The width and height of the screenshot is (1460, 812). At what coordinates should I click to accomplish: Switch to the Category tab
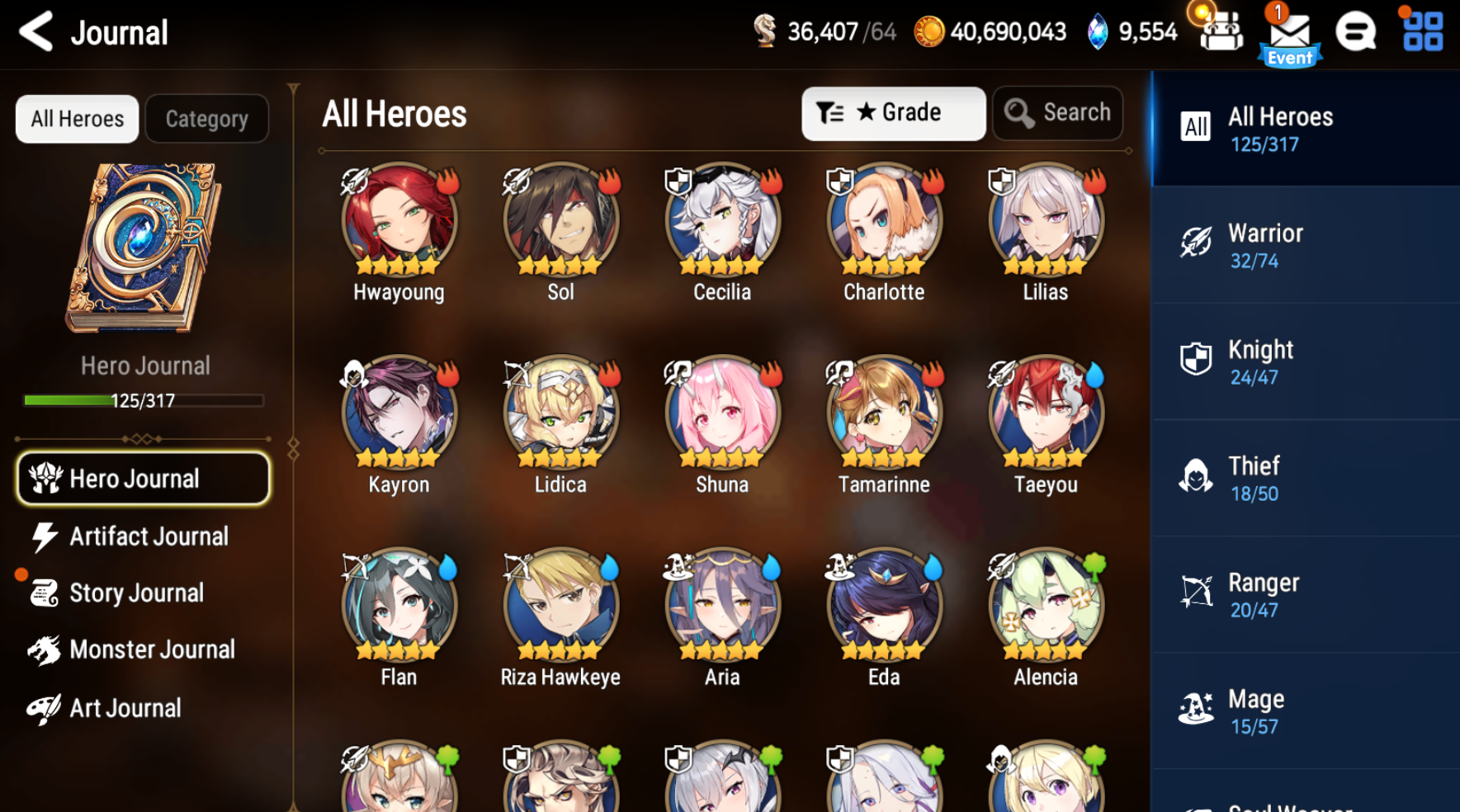[206, 118]
